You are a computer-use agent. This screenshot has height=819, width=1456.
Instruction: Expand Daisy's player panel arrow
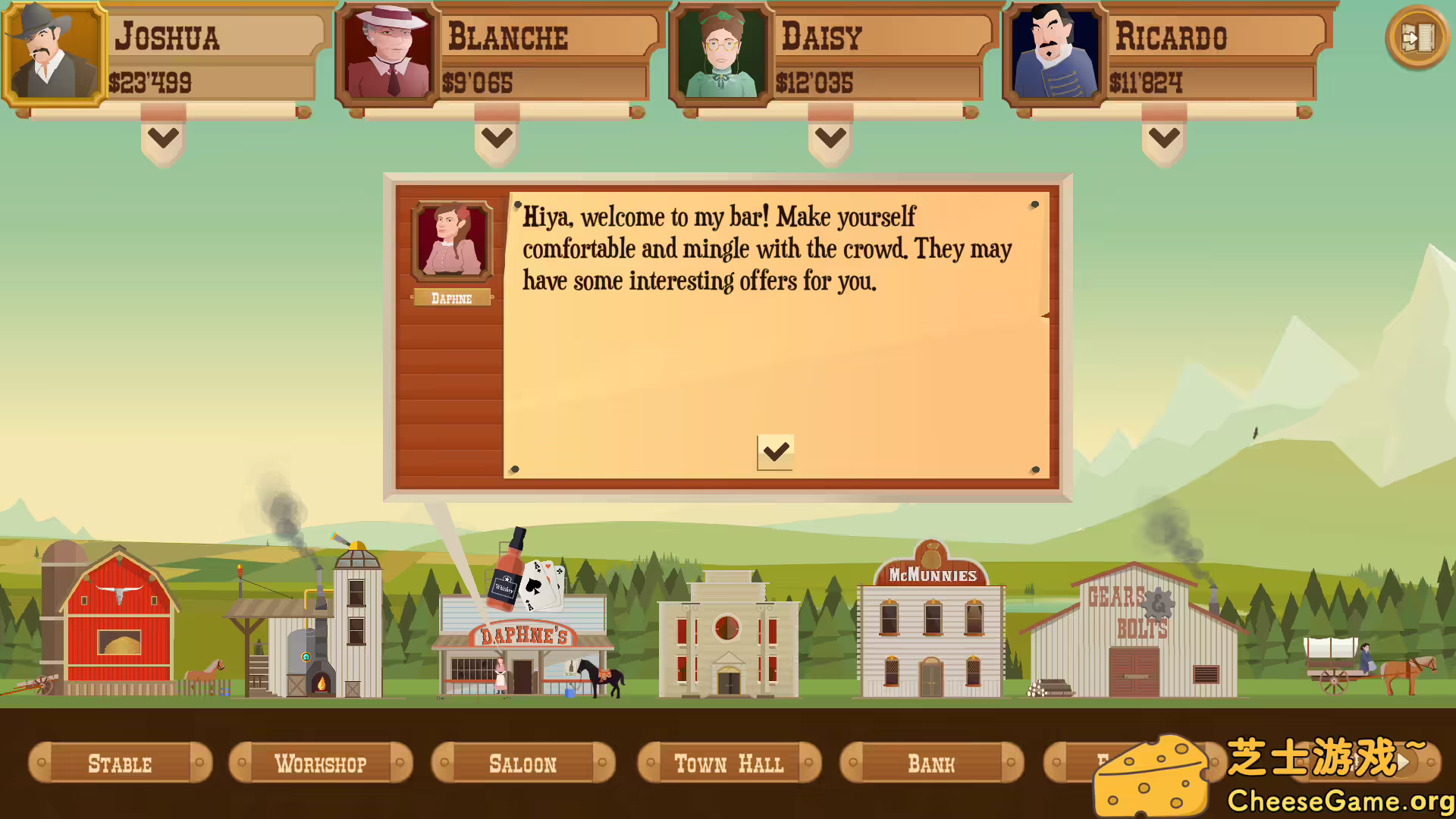pos(830,138)
